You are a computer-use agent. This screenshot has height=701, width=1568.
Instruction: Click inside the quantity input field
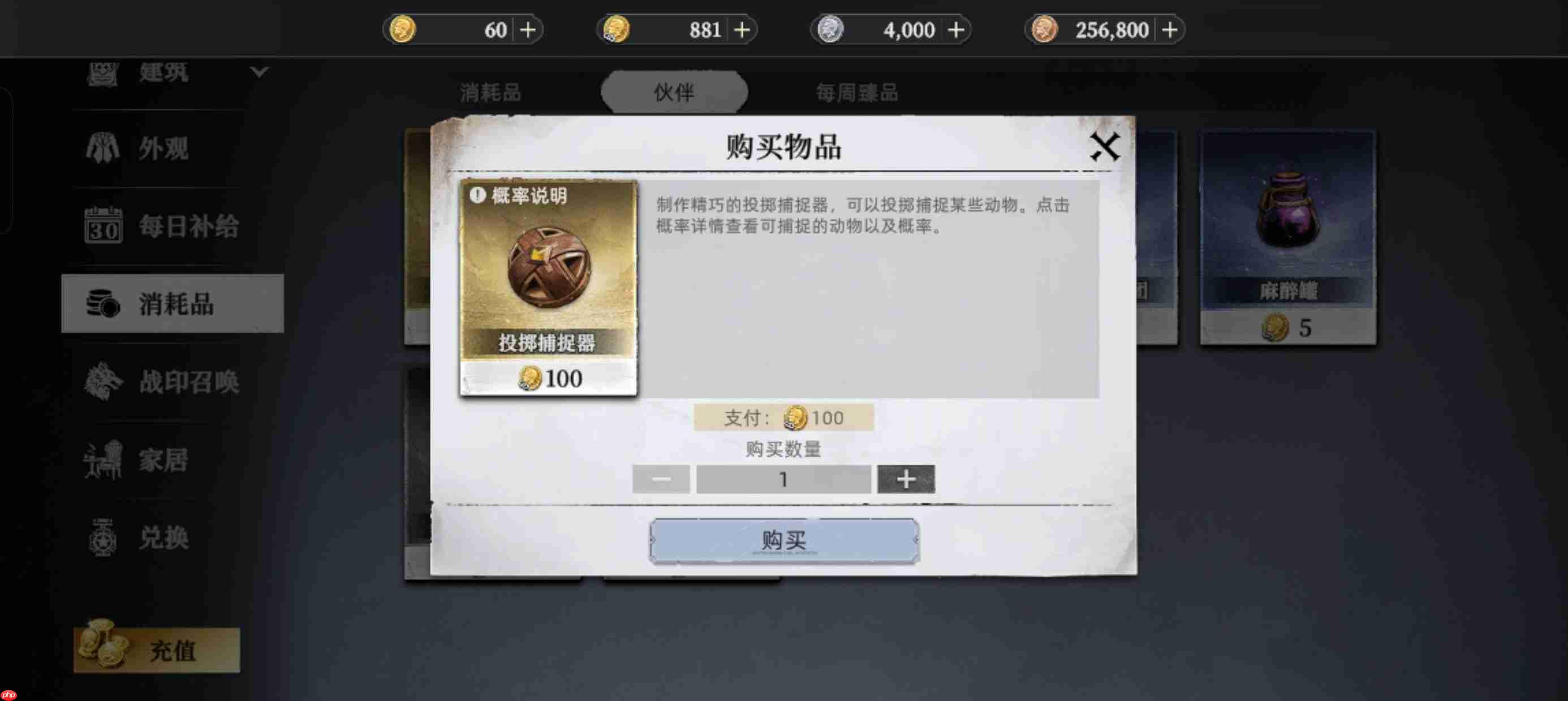coord(784,479)
